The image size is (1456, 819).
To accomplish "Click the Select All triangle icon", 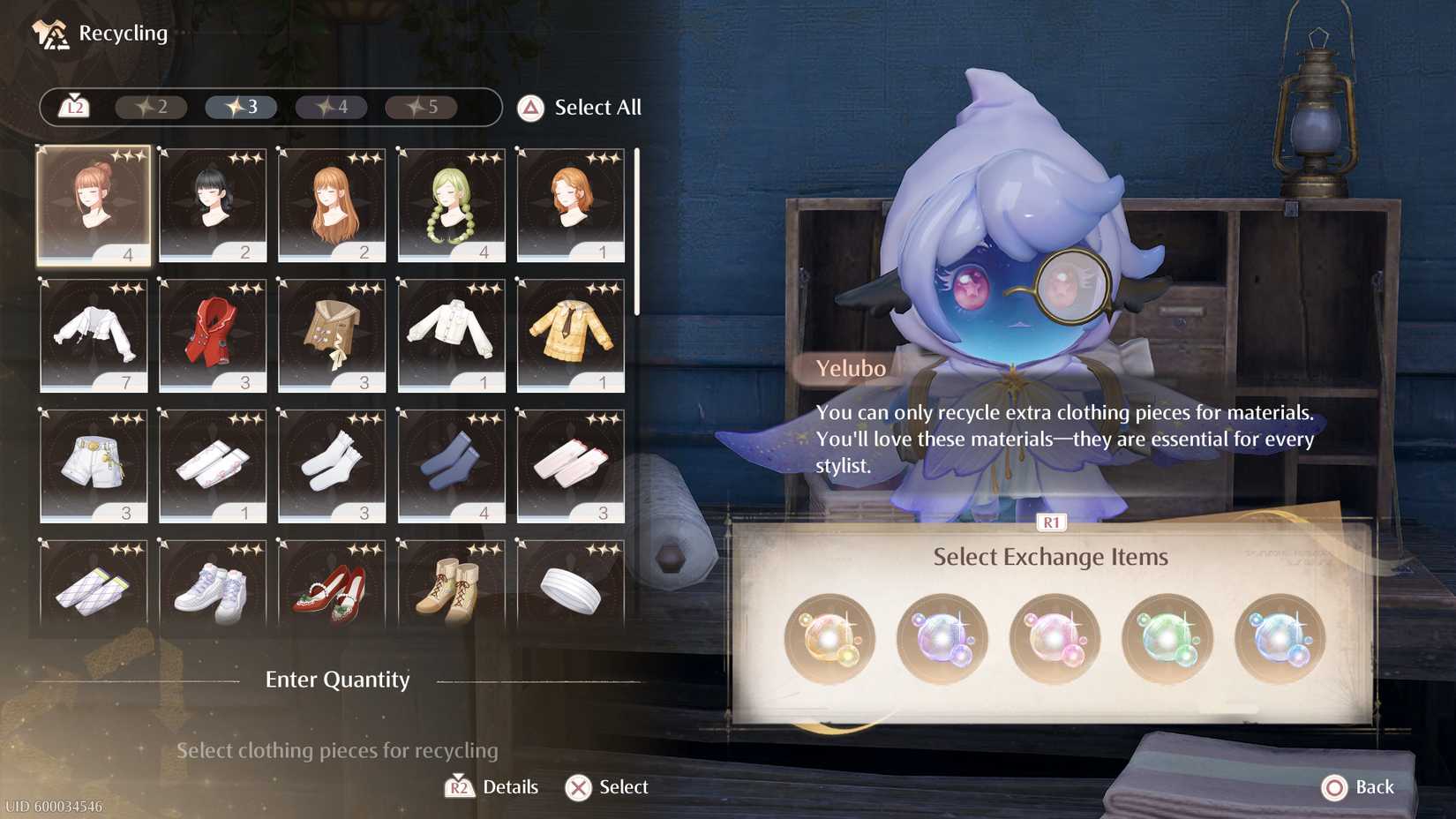I will point(529,108).
